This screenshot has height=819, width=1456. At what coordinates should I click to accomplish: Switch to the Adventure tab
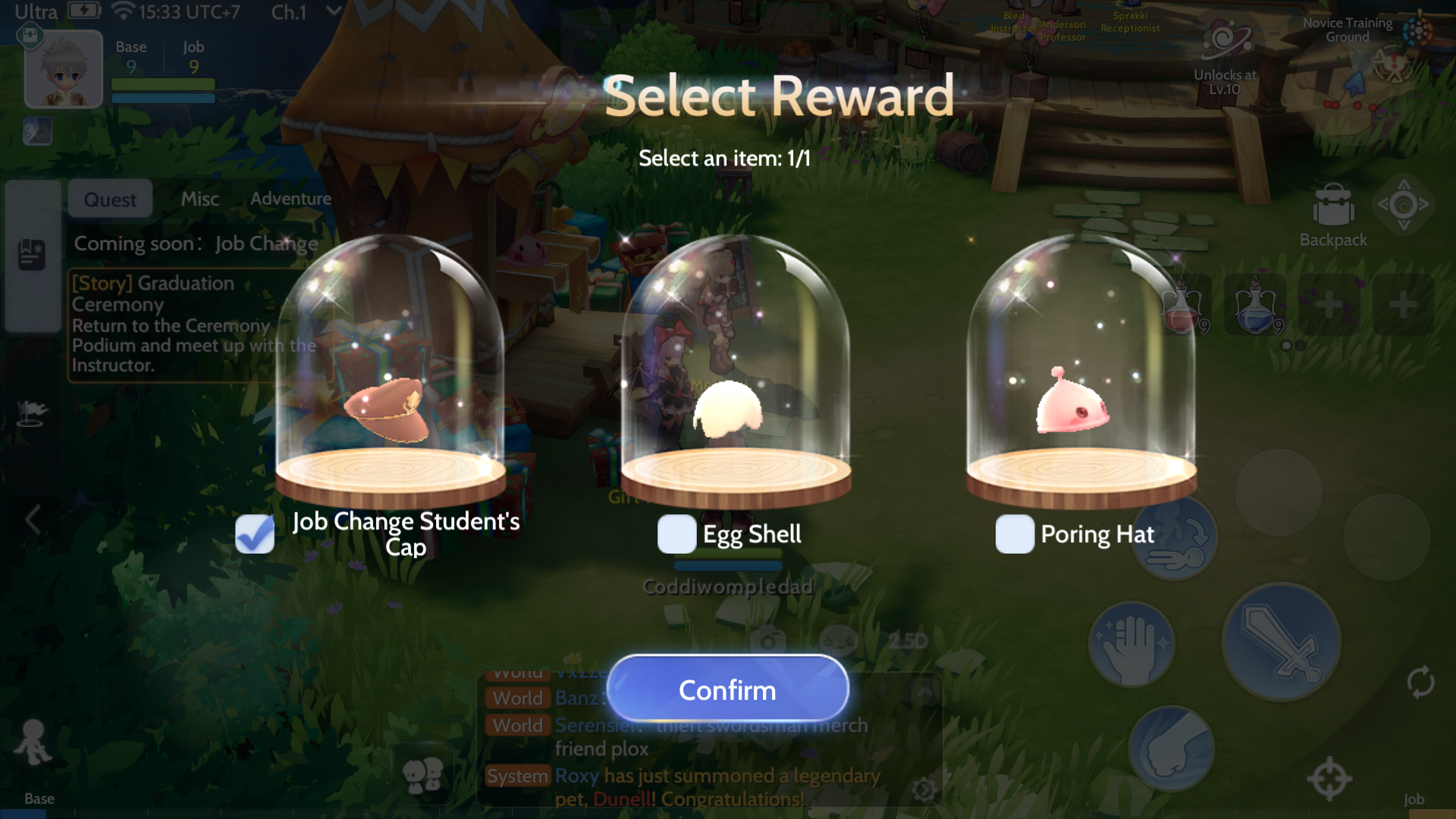[290, 199]
